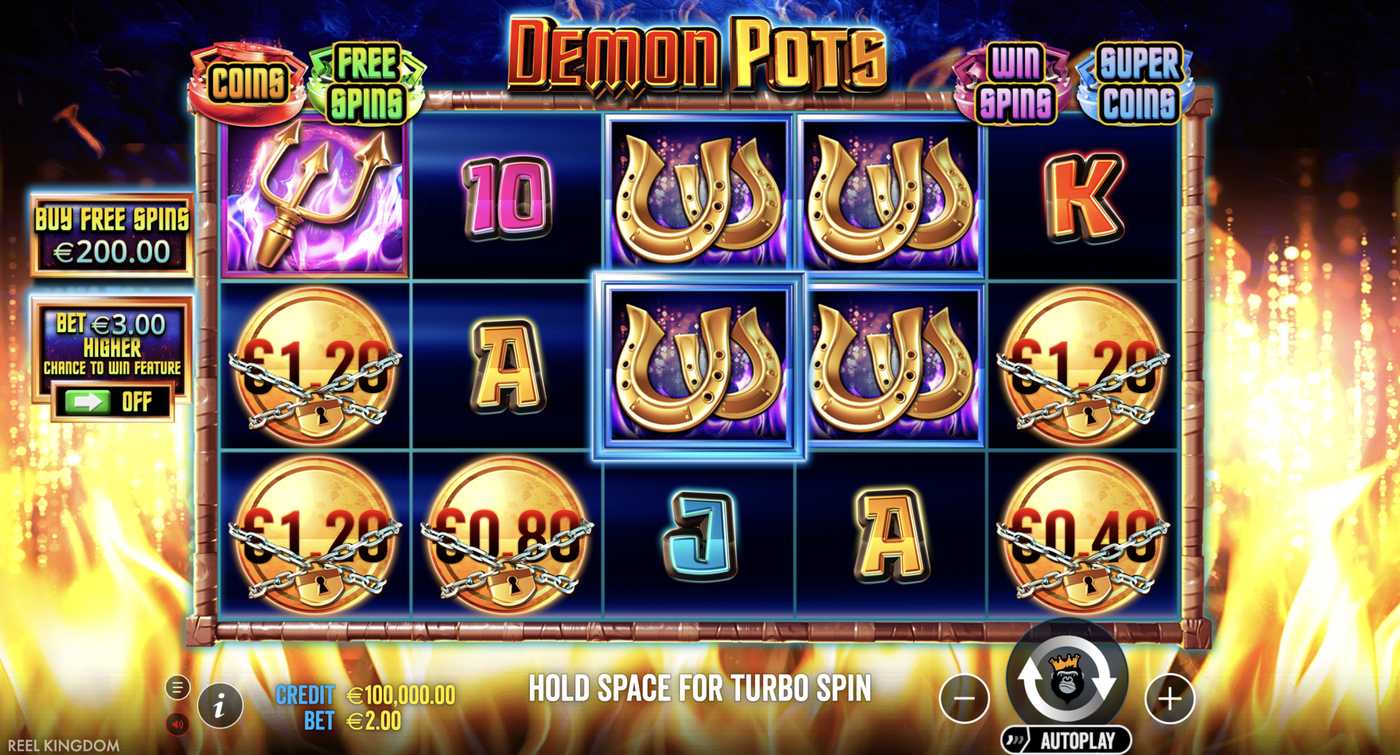Click the Coins feature badge

(247, 80)
